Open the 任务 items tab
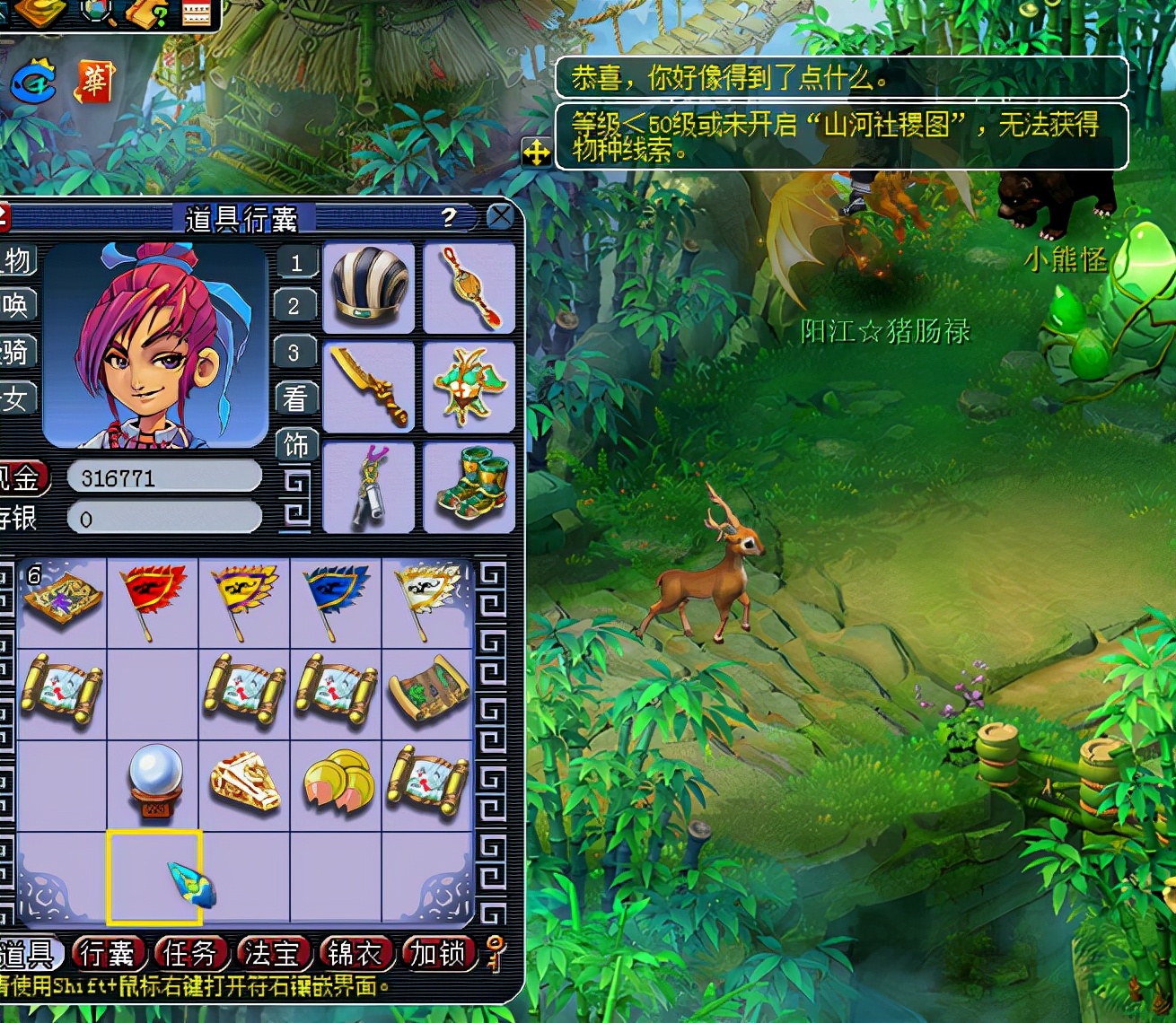This screenshot has height=1023, width=1176. tap(189, 953)
